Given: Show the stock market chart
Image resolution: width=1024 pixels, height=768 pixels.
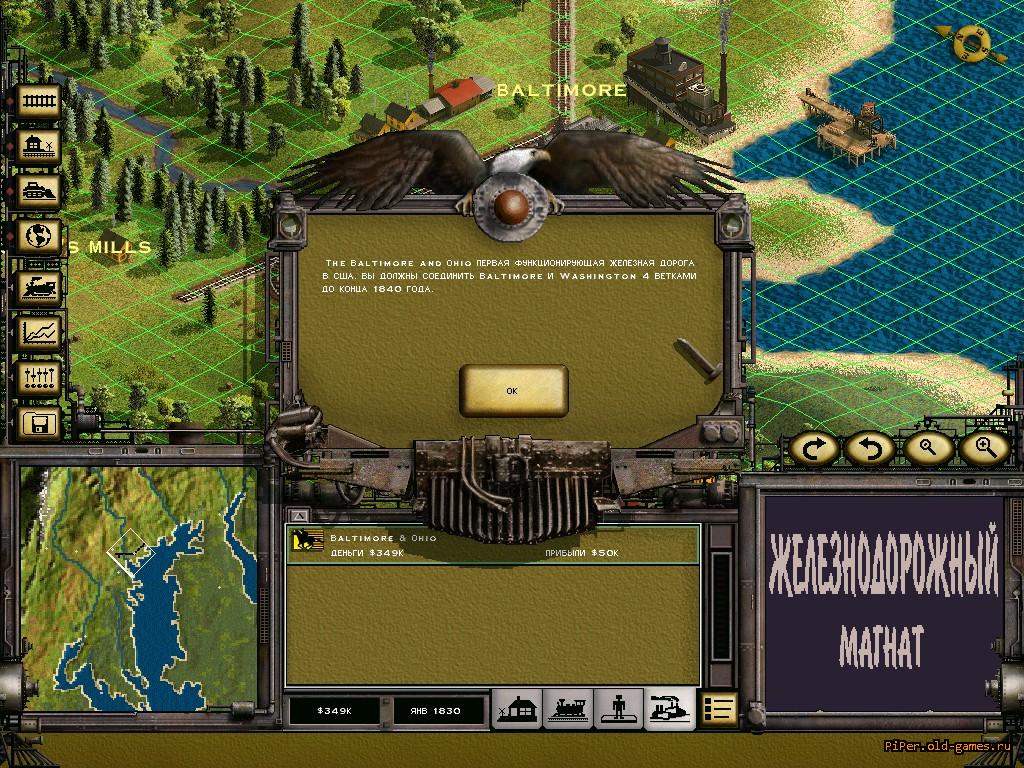Looking at the screenshot, I should (40, 332).
